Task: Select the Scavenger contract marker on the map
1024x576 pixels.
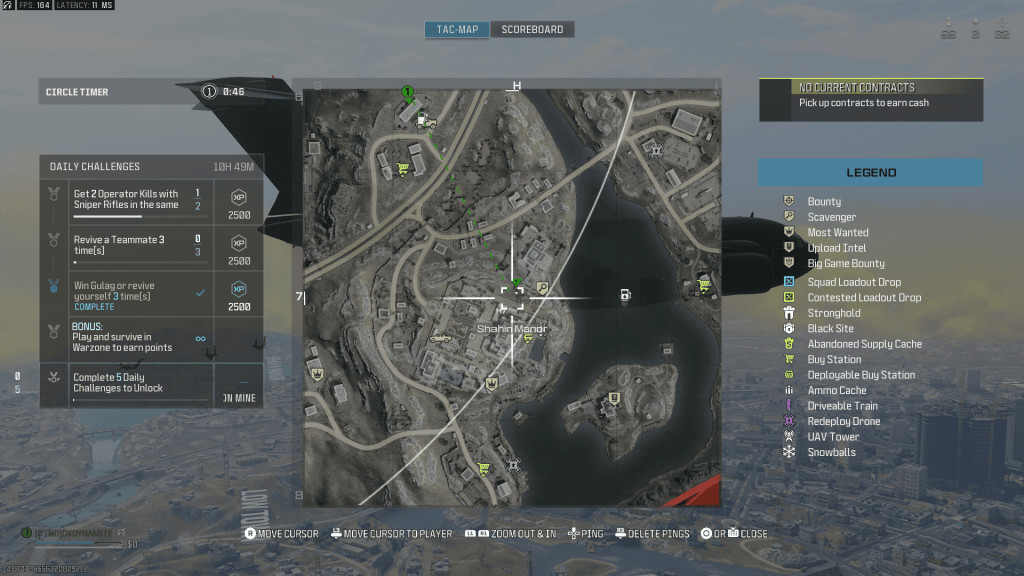Action: point(542,287)
